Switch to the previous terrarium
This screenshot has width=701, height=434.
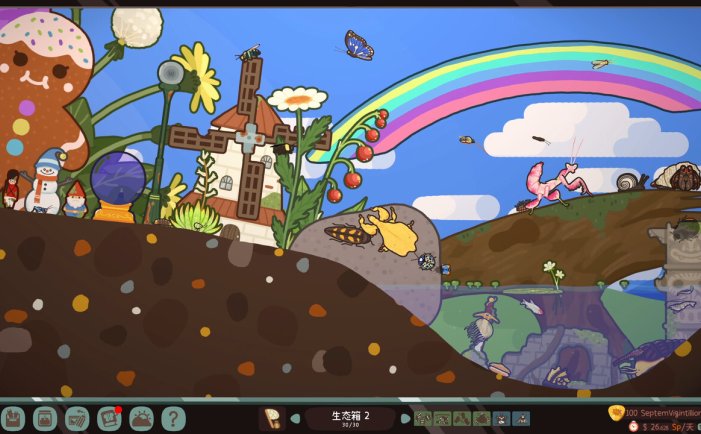tap(296, 418)
